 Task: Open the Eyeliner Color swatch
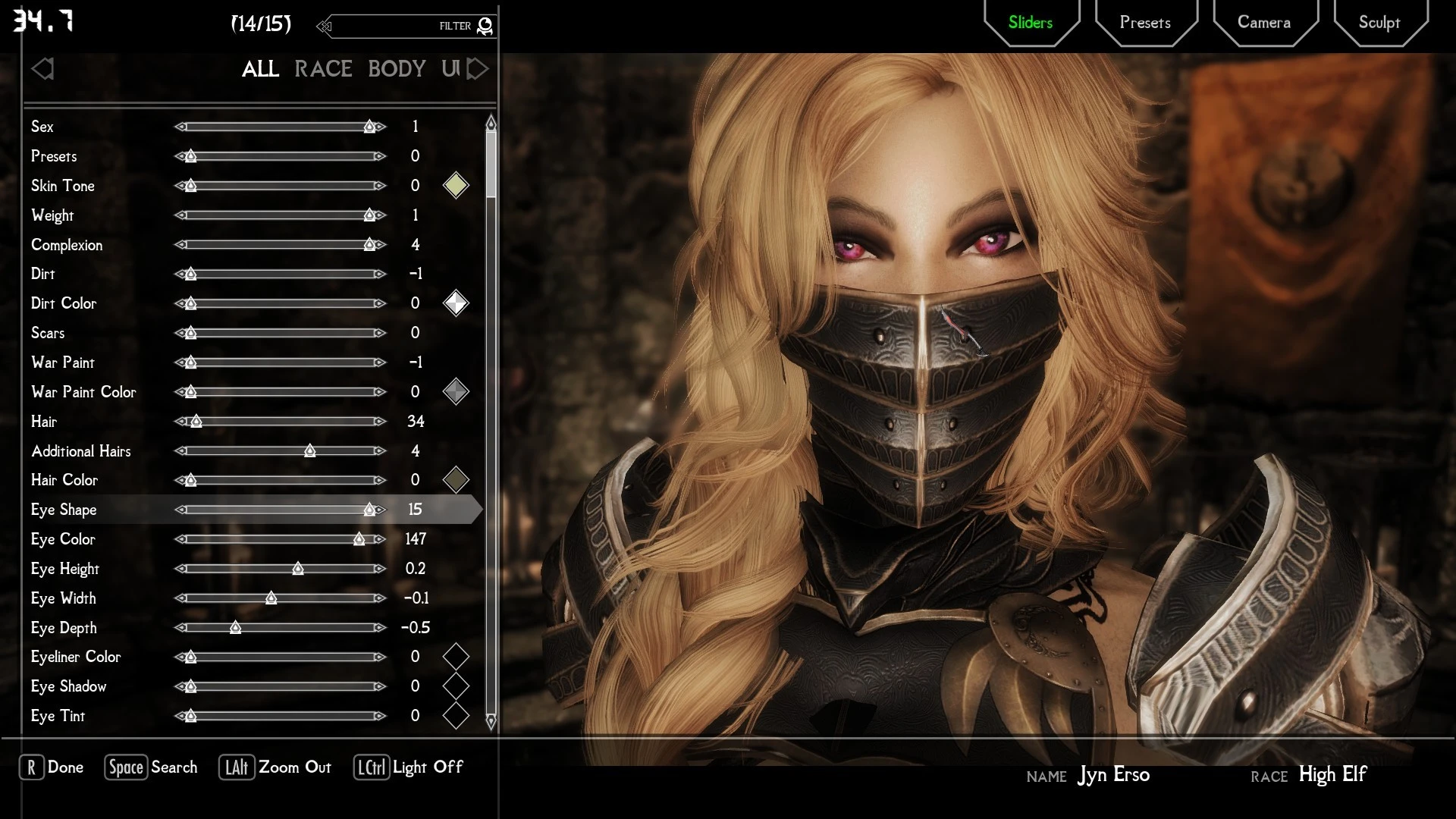tap(456, 657)
